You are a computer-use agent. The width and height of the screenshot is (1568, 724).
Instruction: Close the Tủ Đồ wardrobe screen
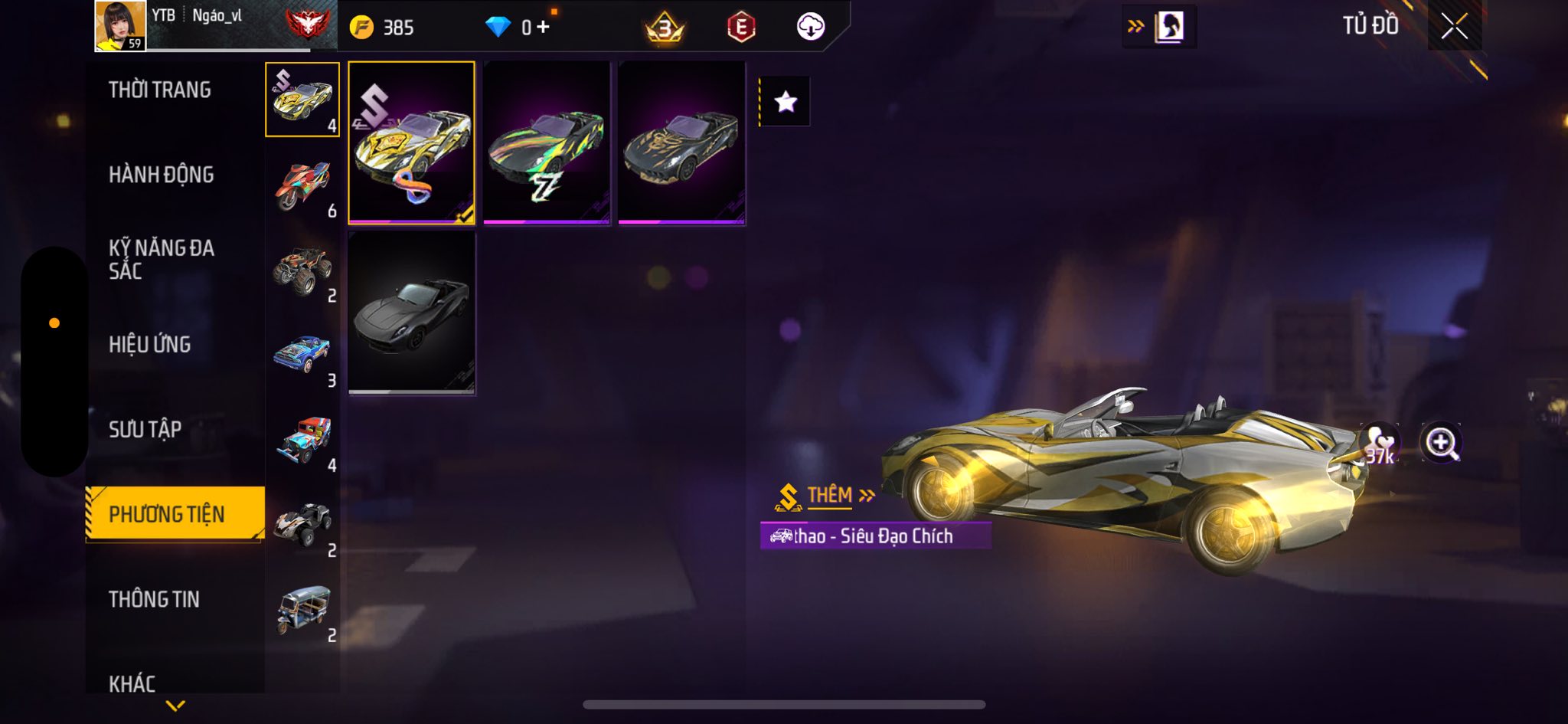point(1454,27)
